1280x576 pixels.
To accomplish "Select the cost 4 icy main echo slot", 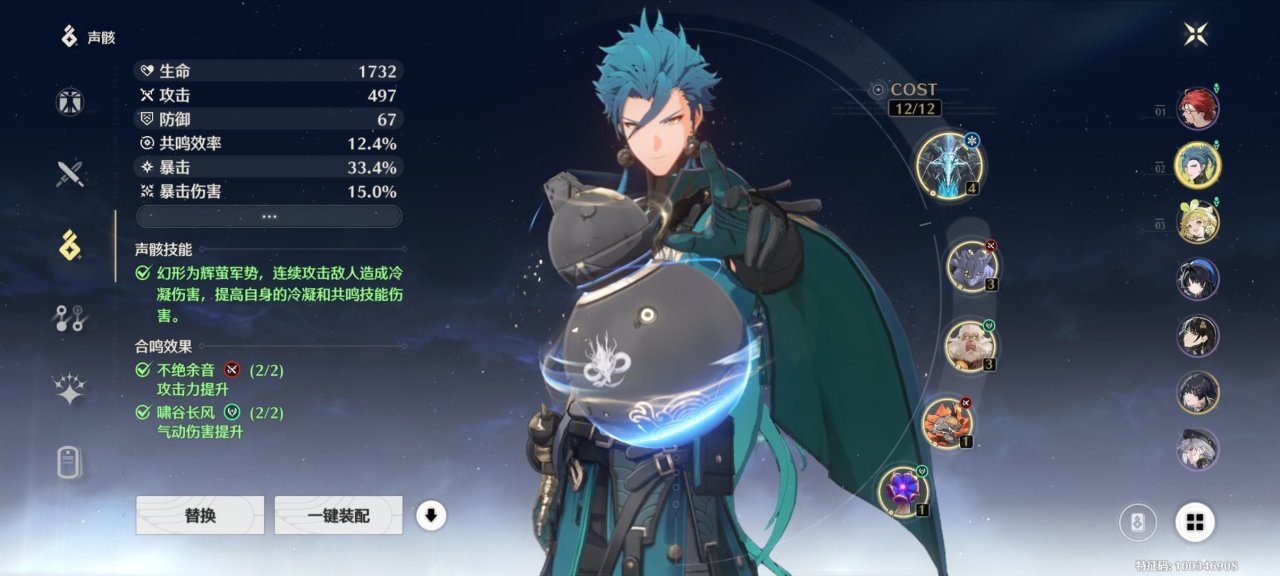I will click(x=948, y=165).
